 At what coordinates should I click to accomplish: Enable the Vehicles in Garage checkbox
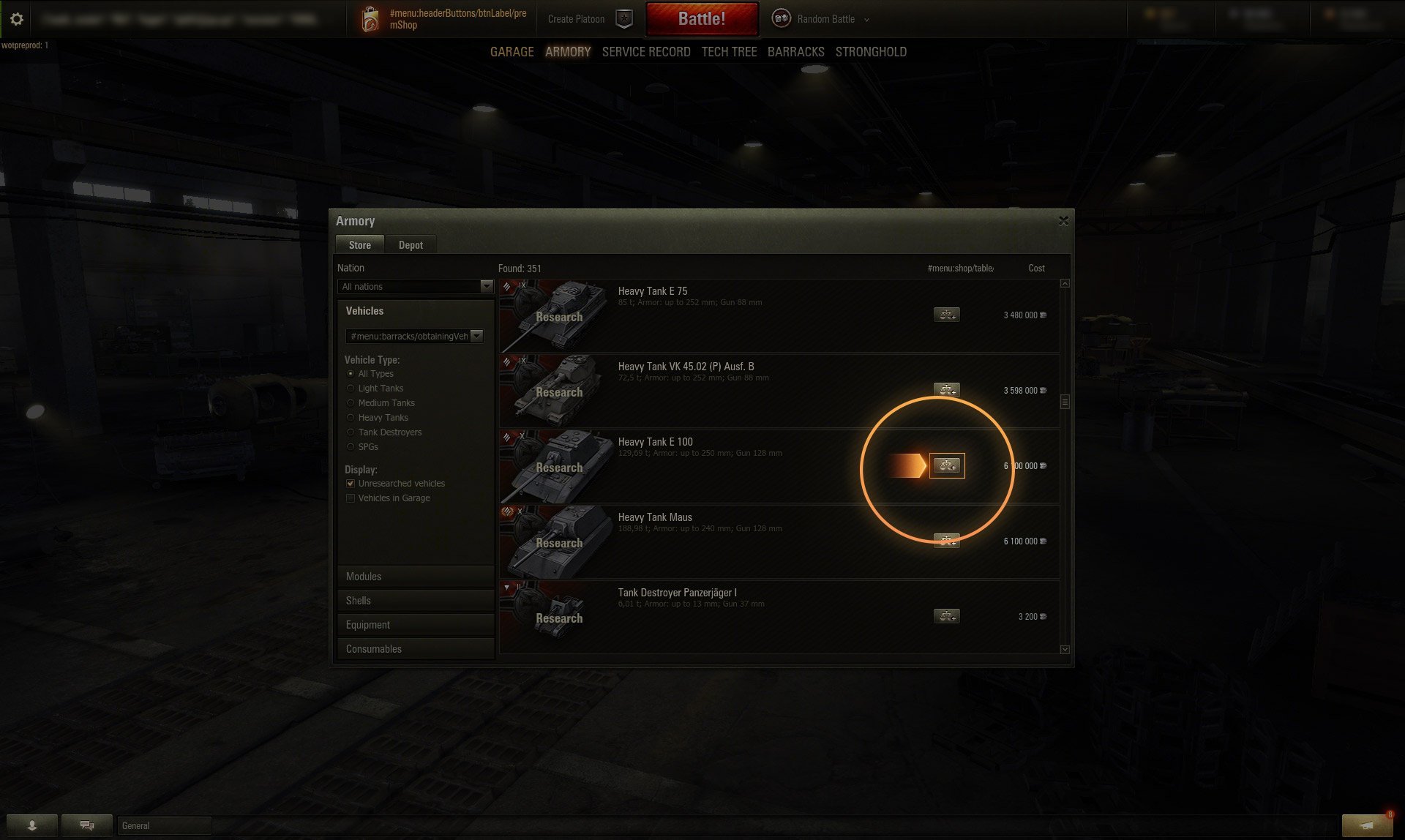tap(351, 498)
